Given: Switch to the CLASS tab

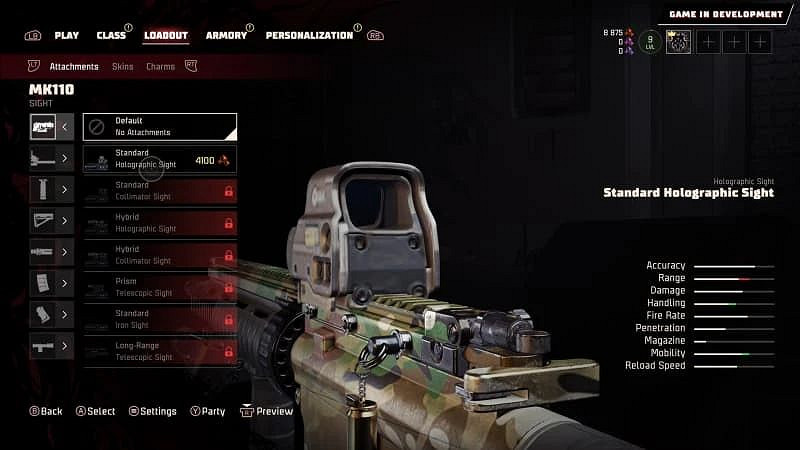Looking at the screenshot, I should pos(111,35).
